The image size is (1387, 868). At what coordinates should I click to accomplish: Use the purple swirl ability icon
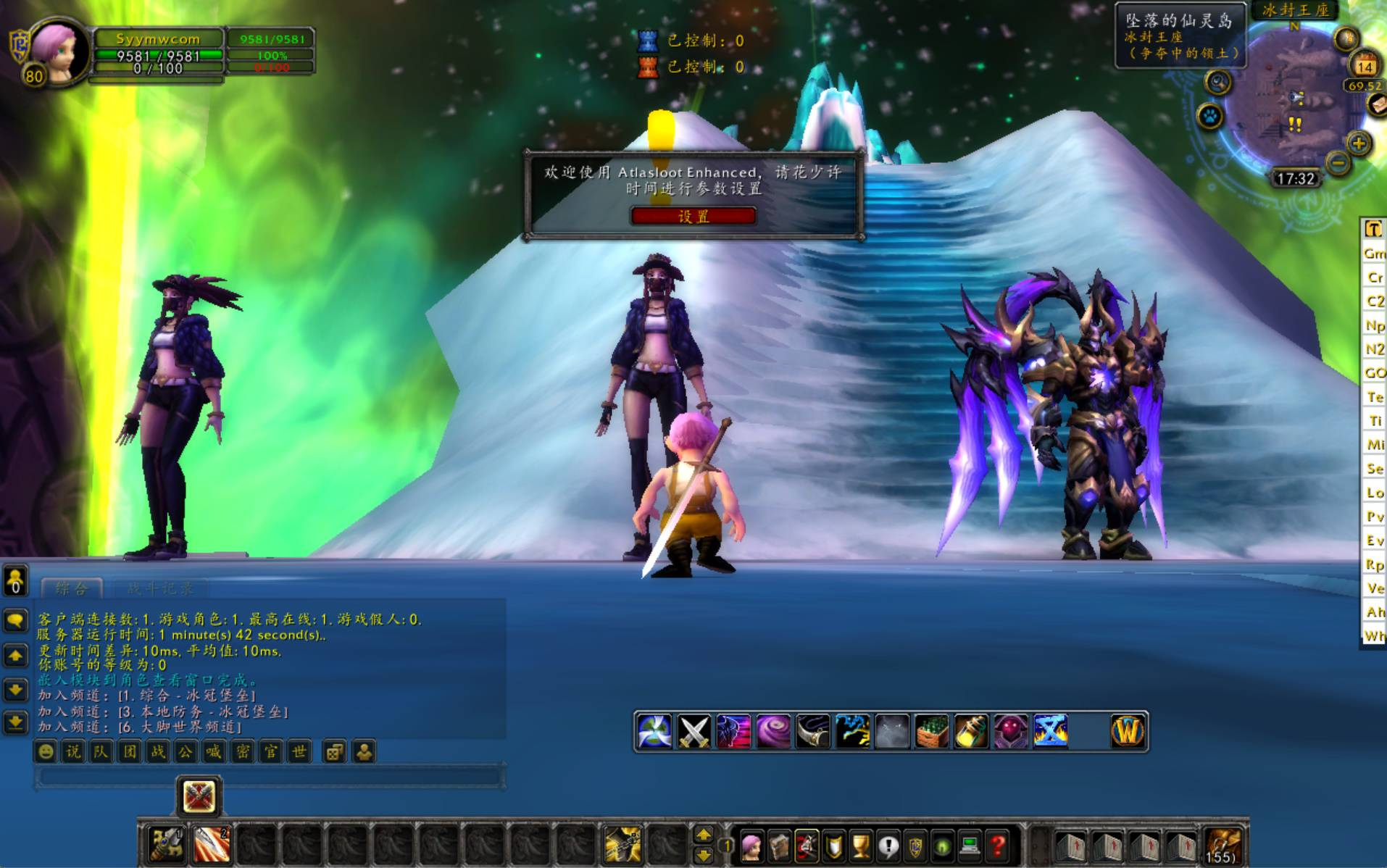point(772,731)
